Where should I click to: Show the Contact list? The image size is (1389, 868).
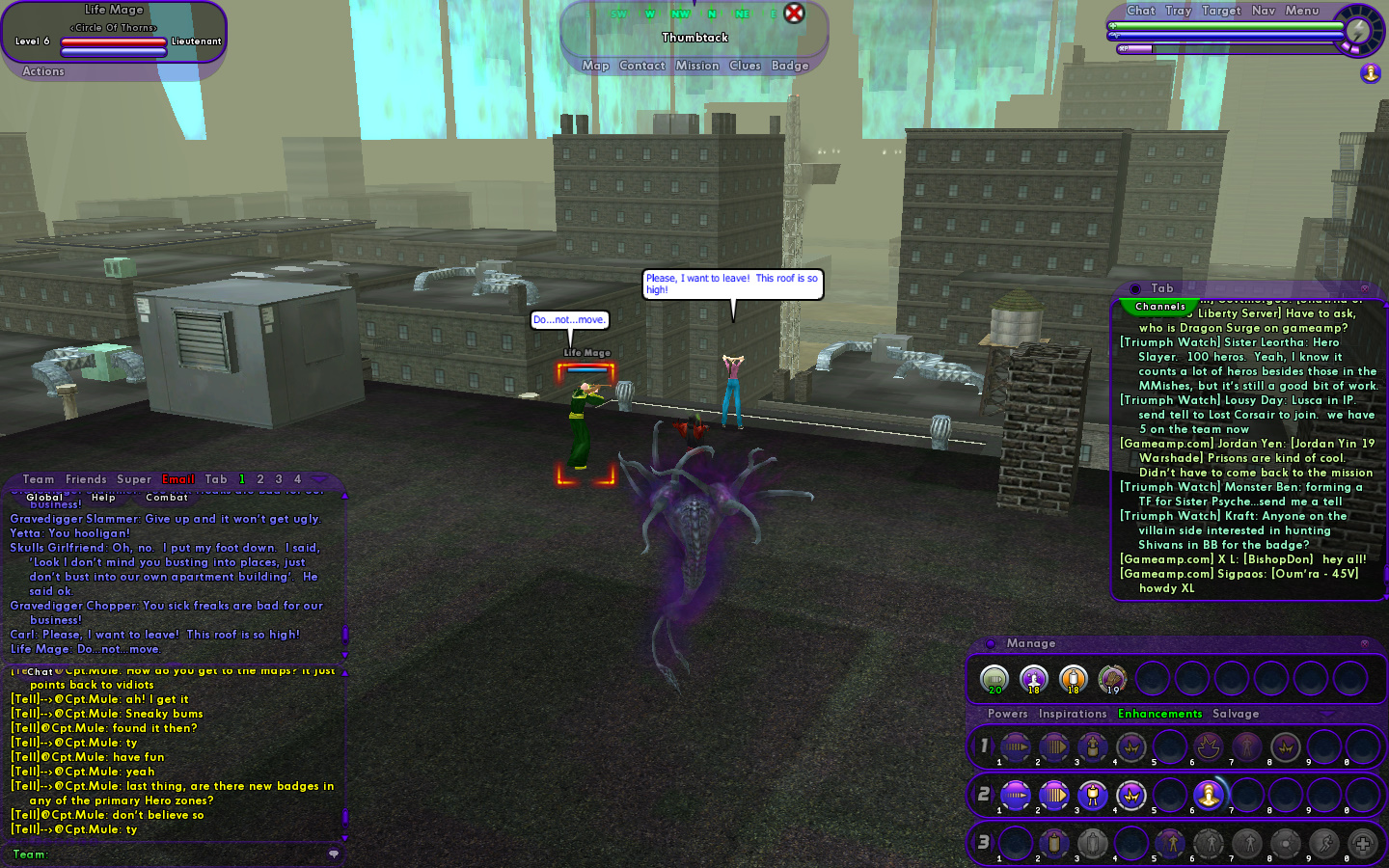click(641, 66)
